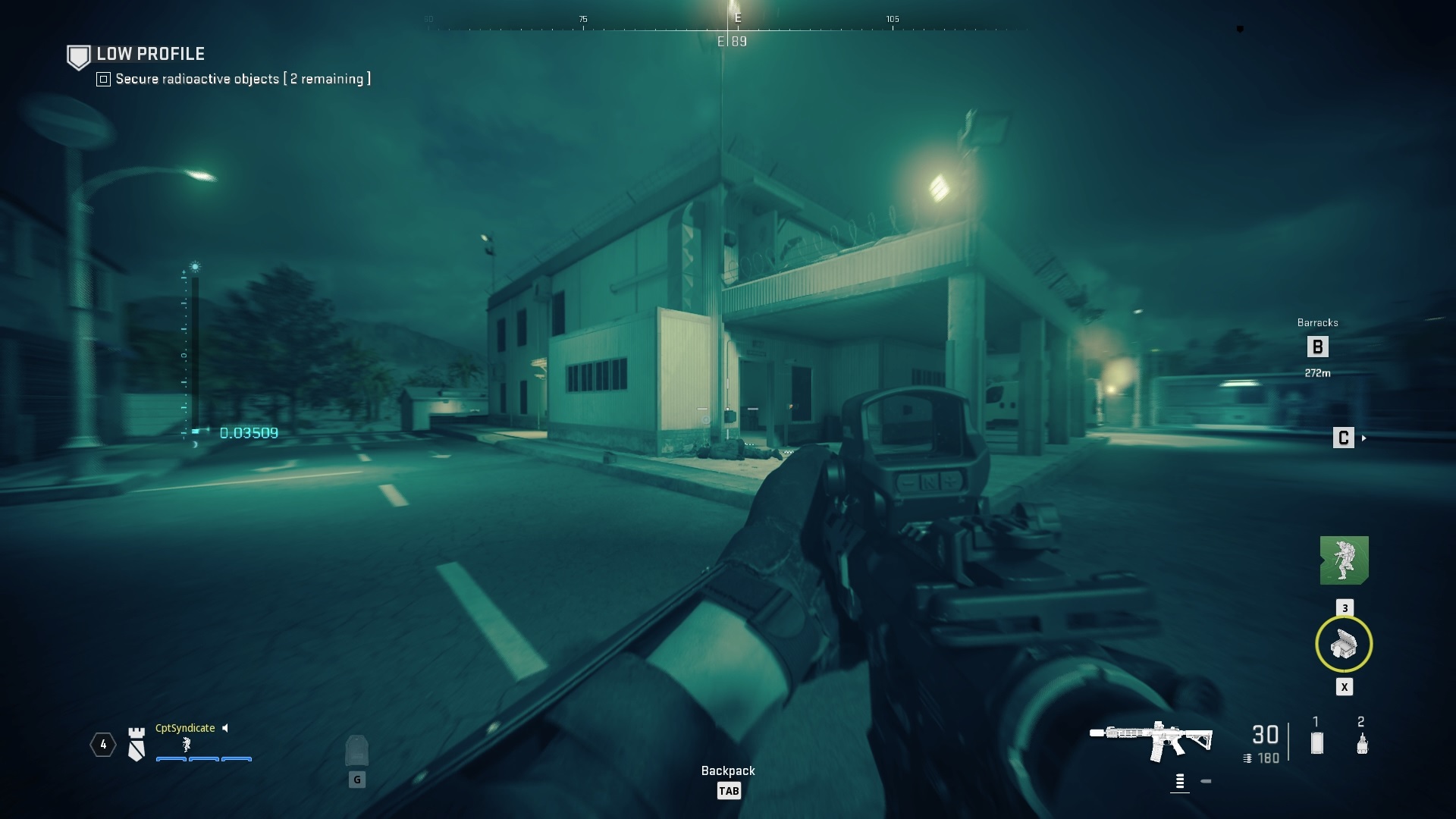
Task: Expand the X key equipment prompt
Action: tap(1345, 687)
